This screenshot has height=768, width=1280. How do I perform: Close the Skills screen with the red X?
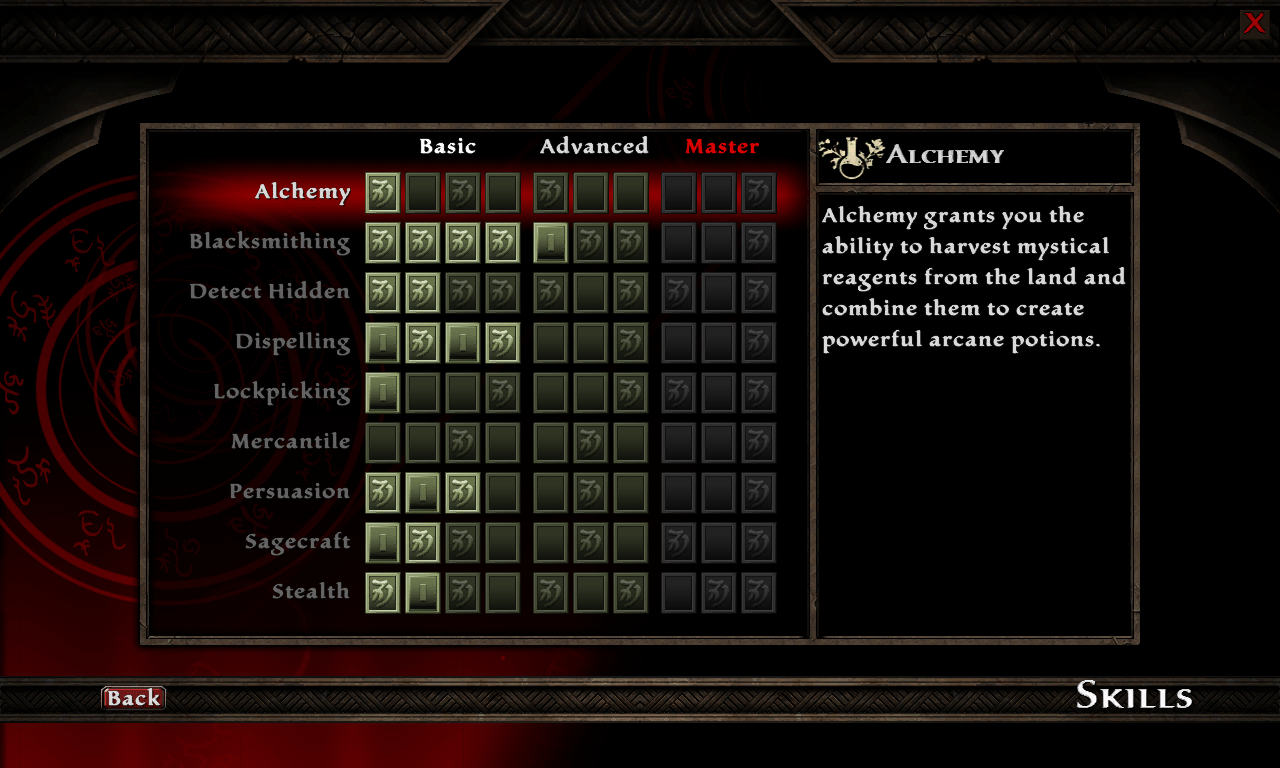(x=1254, y=23)
